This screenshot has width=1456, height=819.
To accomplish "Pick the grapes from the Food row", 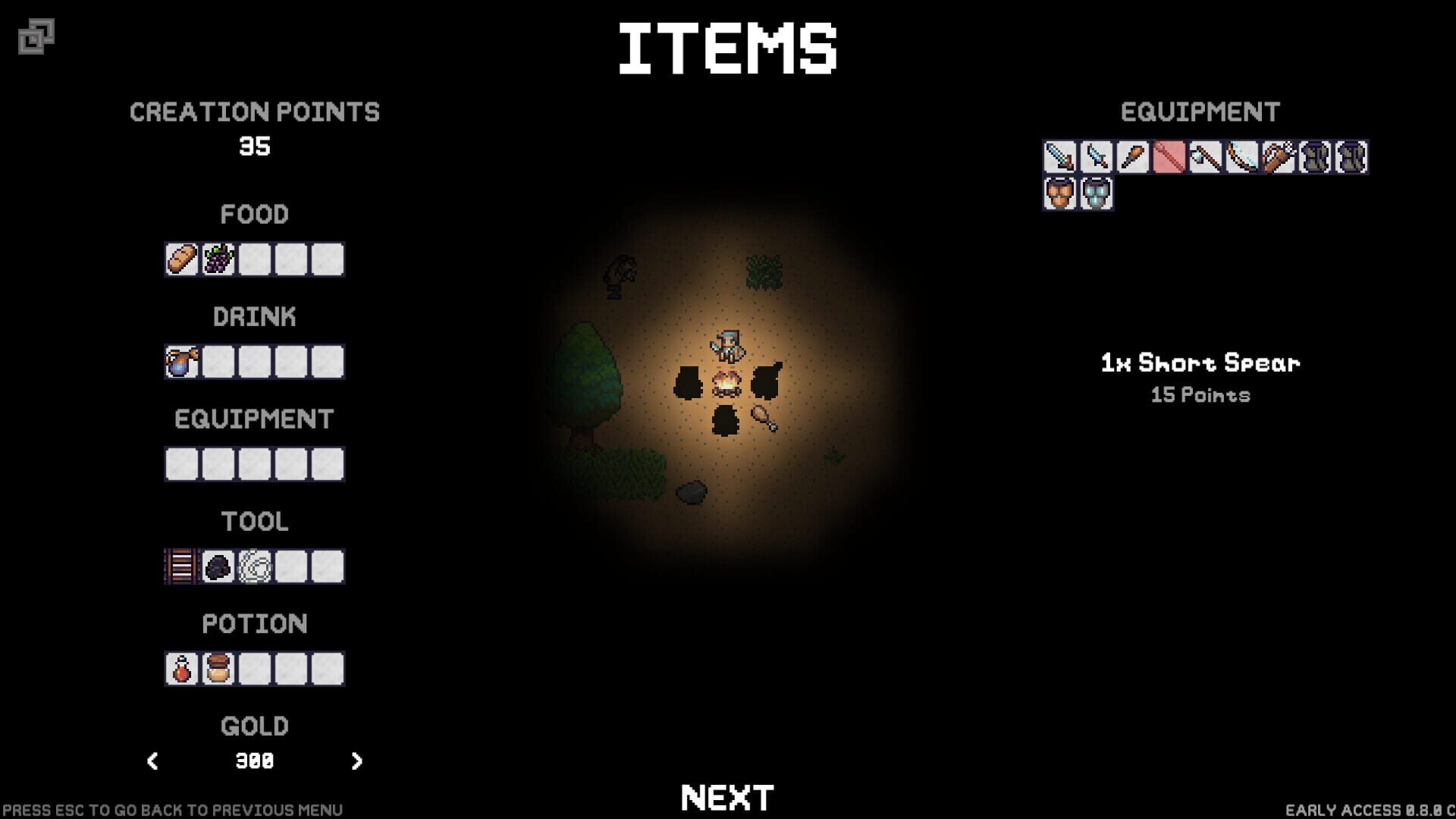I will [218, 259].
